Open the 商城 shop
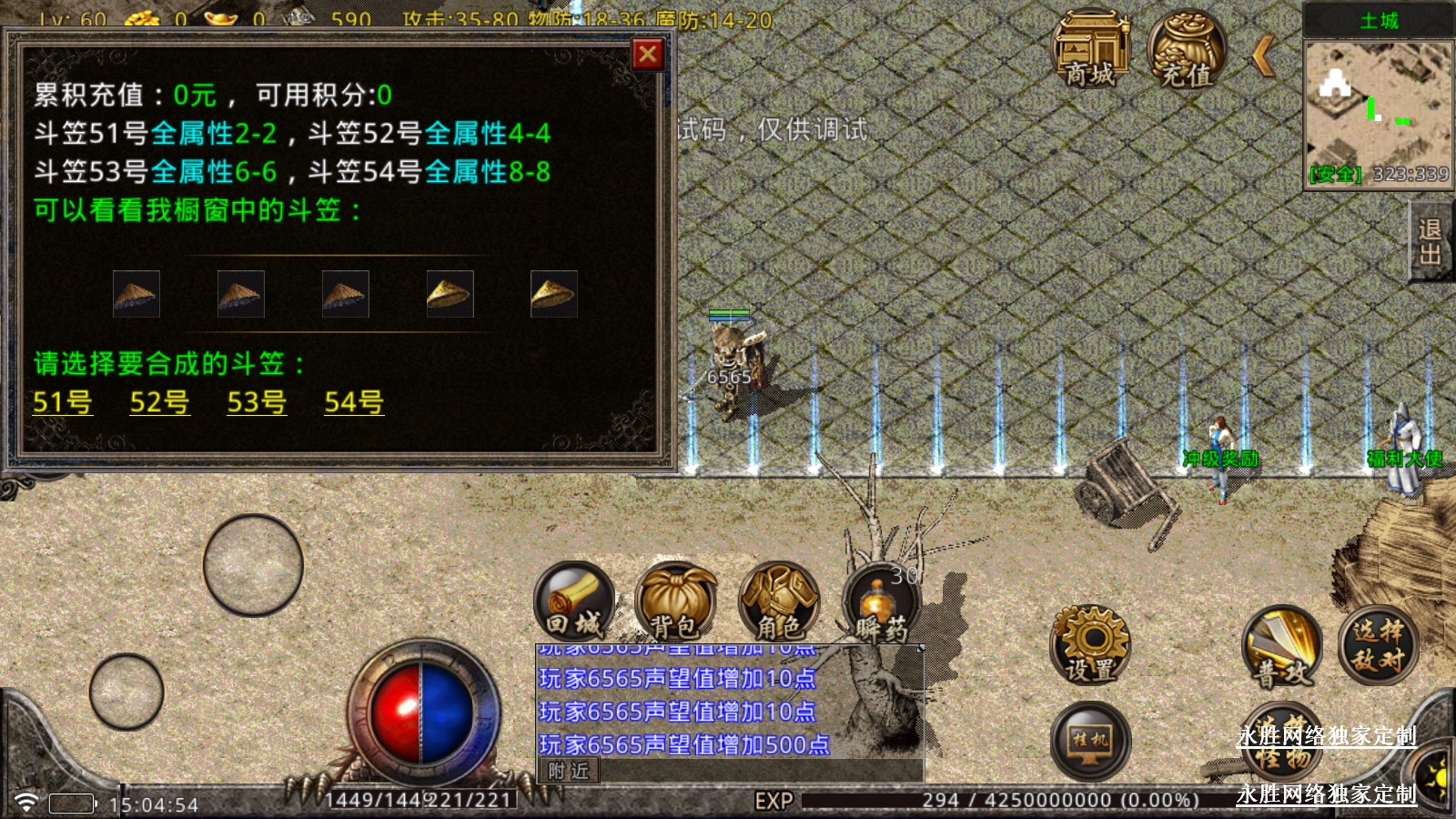1456x819 pixels. coord(1090,50)
